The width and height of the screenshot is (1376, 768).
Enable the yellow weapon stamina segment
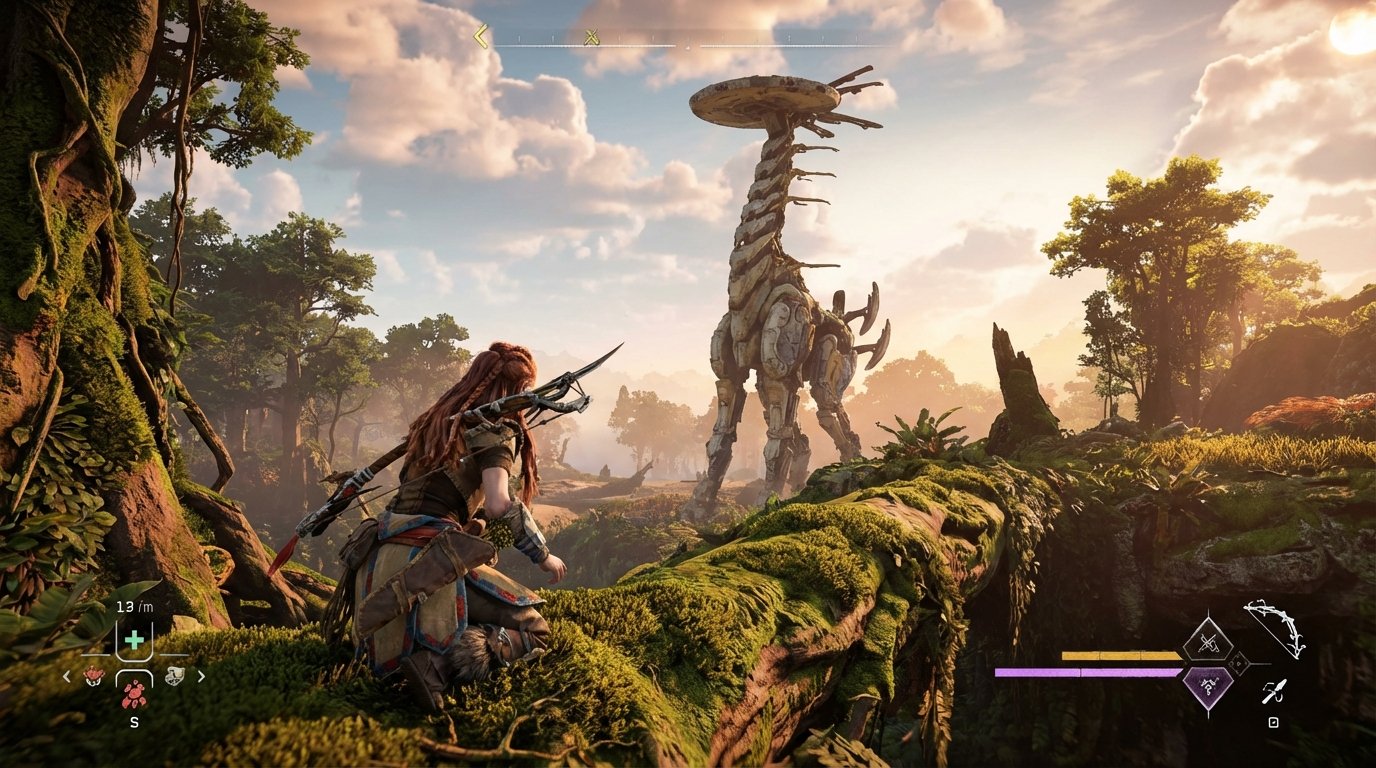pos(1121,655)
